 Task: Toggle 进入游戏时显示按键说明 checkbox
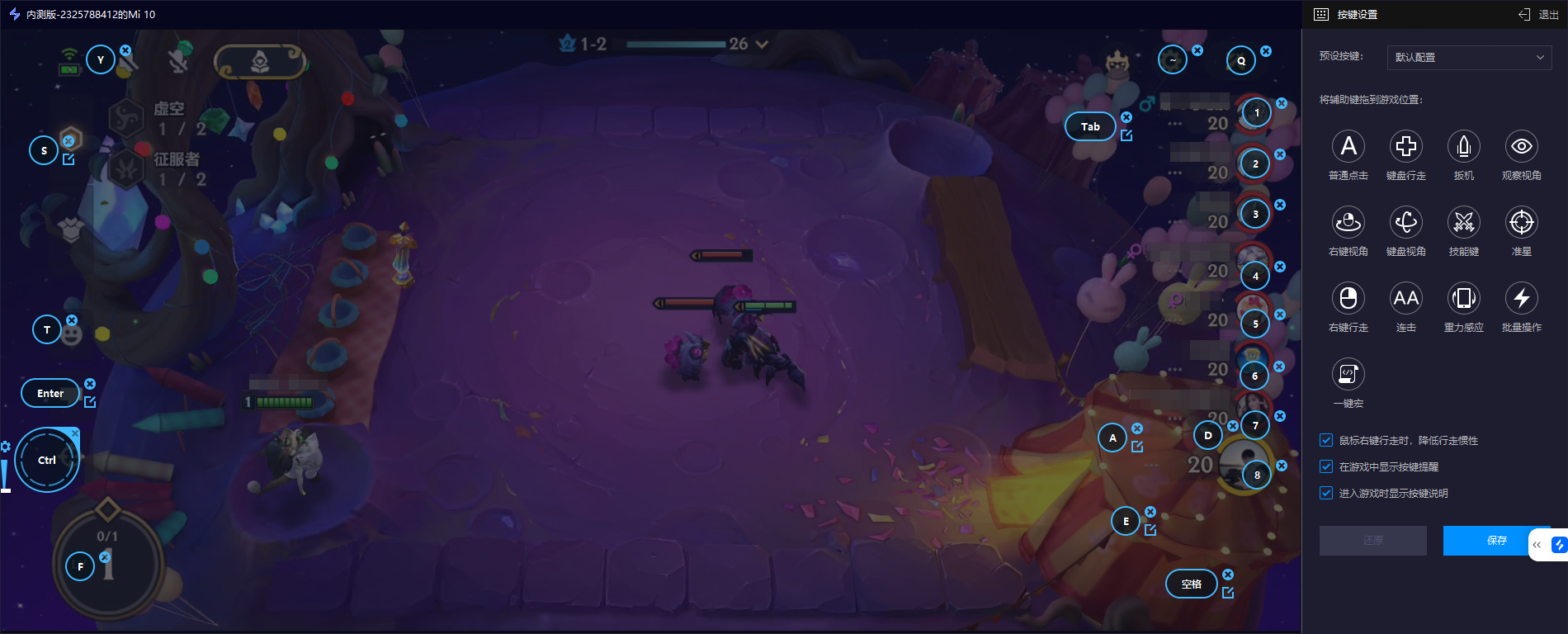pyautogui.click(x=1326, y=494)
